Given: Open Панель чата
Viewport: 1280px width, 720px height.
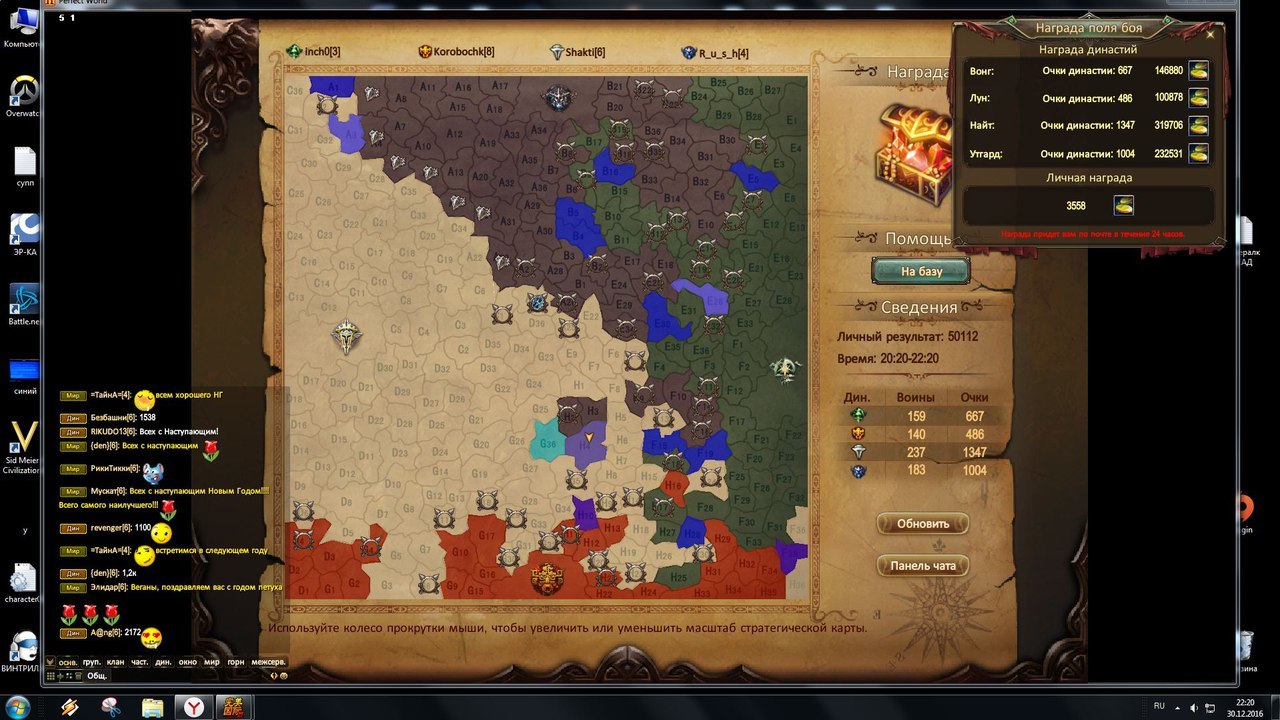Looking at the screenshot, I should (922, 566).
